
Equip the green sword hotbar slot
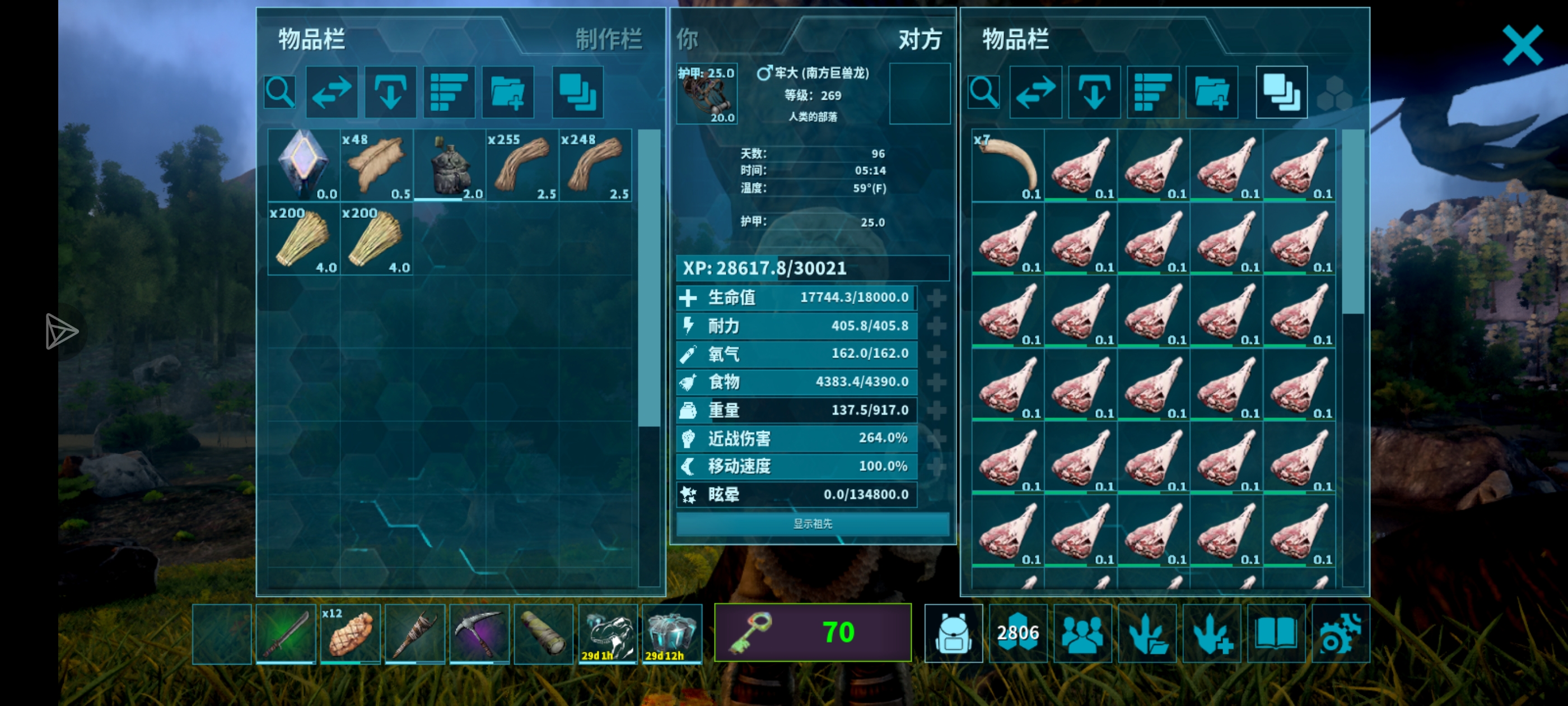click(286, 633)
